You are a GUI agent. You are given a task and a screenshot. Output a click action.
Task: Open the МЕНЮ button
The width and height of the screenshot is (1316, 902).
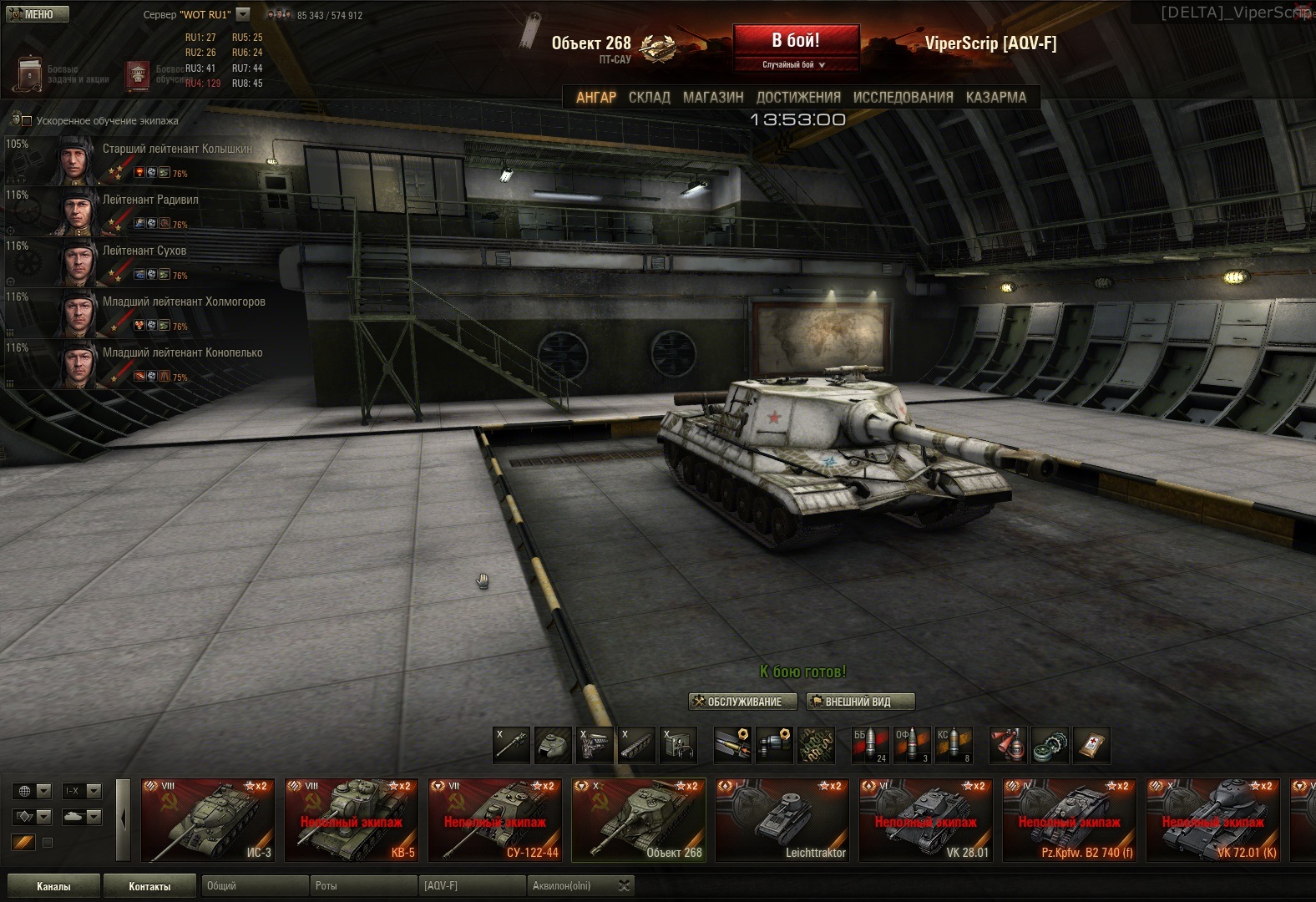(x=37, y=14)
